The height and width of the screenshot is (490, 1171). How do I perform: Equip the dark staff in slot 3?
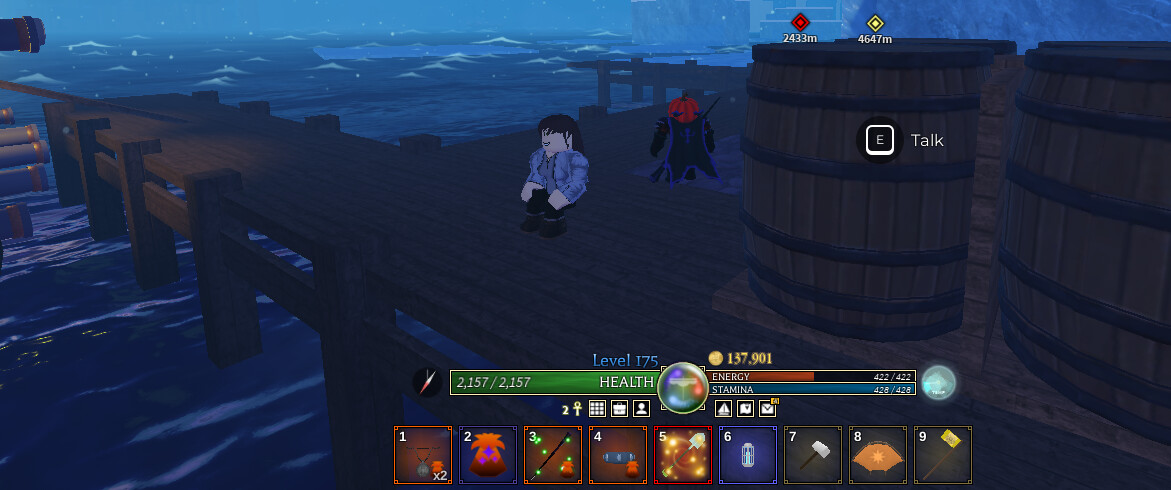click(553, 455)
